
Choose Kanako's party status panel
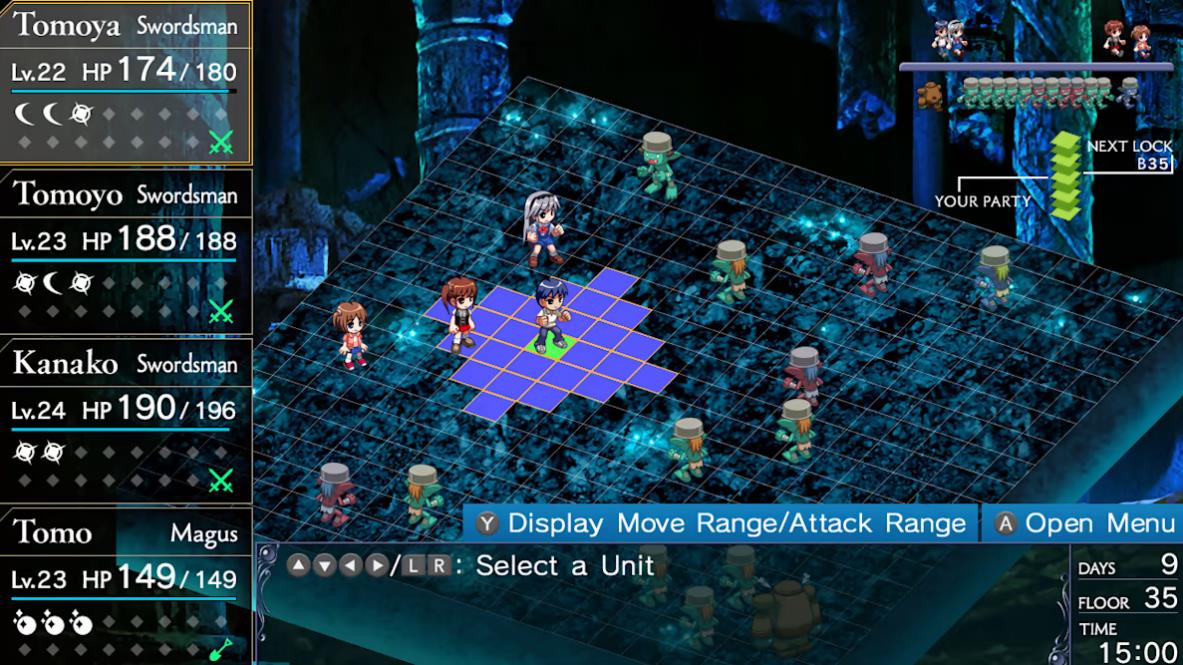(125, 420)
